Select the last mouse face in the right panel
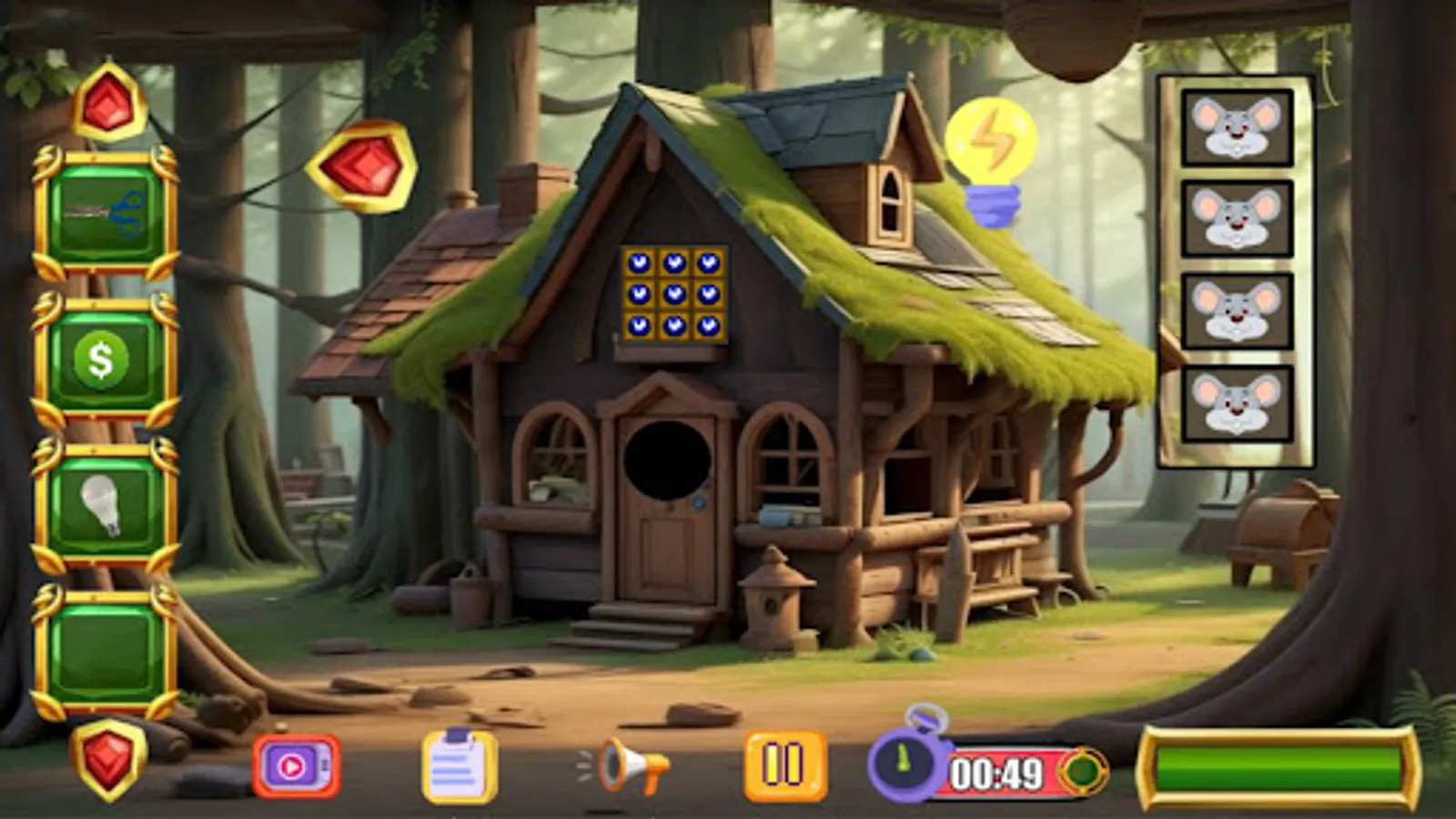 coord(1235,400)
